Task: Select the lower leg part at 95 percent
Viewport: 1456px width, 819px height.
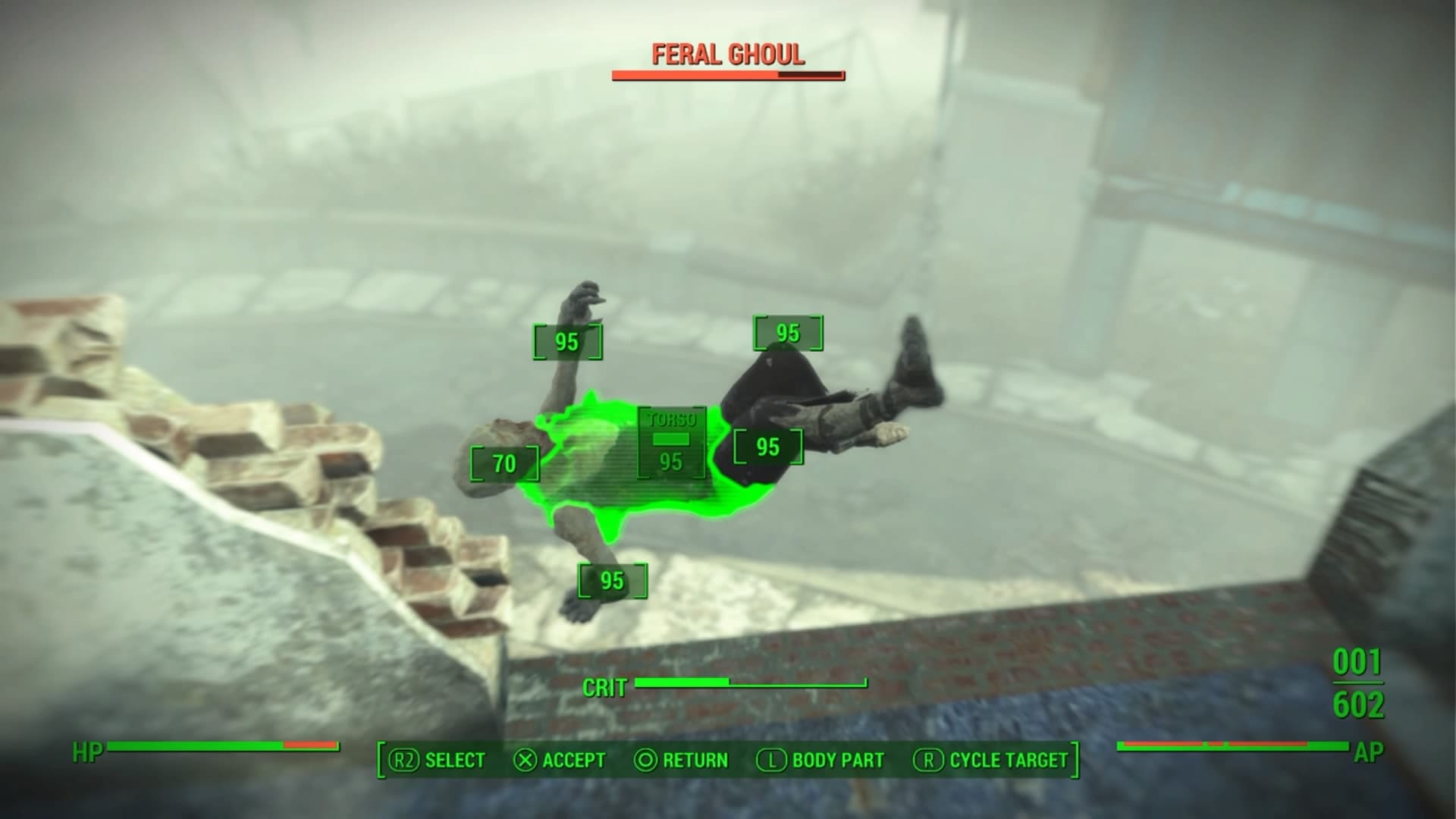Action: [767, 447]
